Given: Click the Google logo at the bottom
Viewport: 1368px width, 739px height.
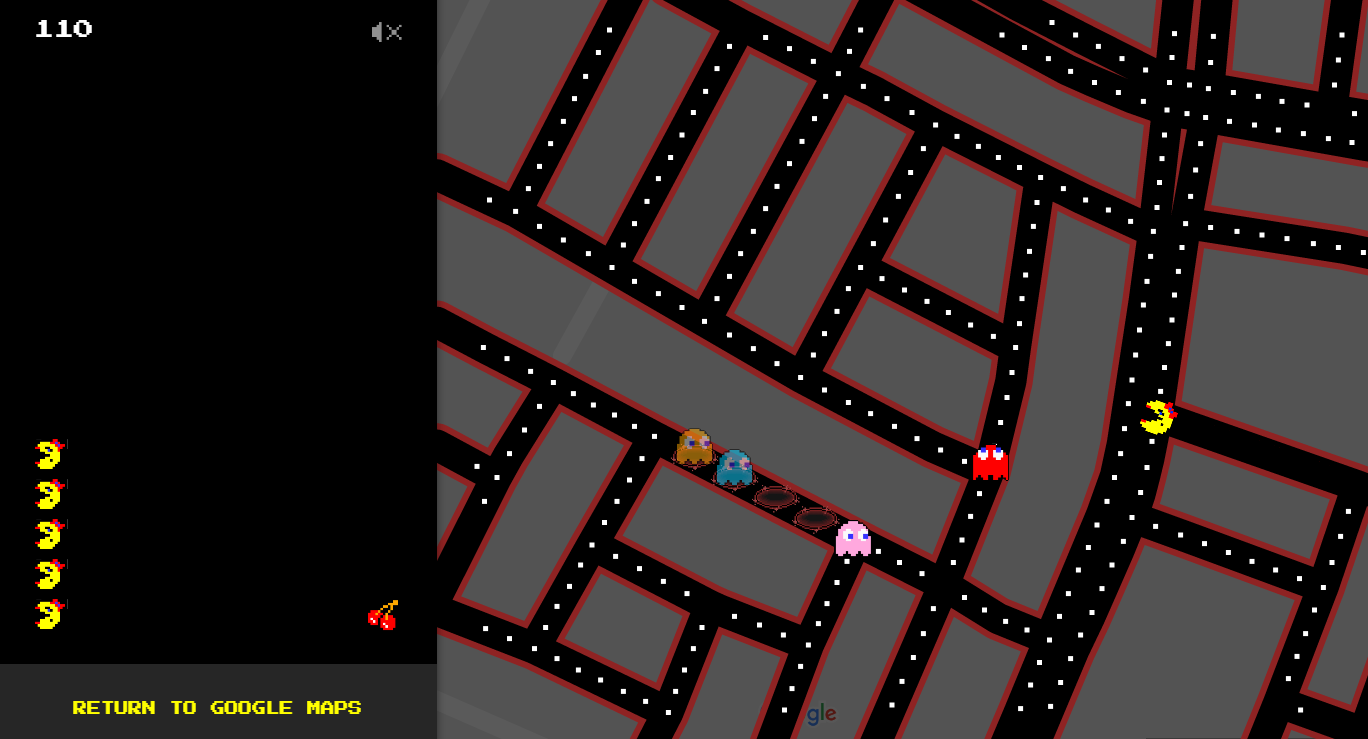Looking at the screenshot, I should pyautogui.click(x=820, y=714).
